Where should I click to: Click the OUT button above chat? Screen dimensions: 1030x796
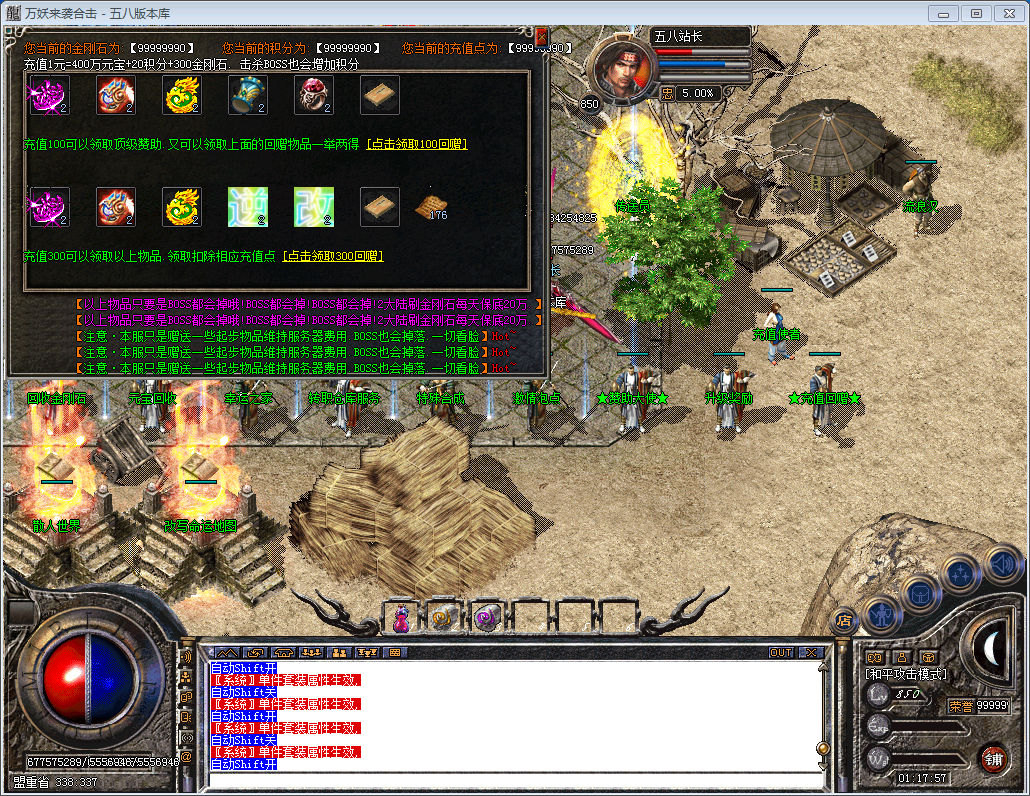point(781,652)
